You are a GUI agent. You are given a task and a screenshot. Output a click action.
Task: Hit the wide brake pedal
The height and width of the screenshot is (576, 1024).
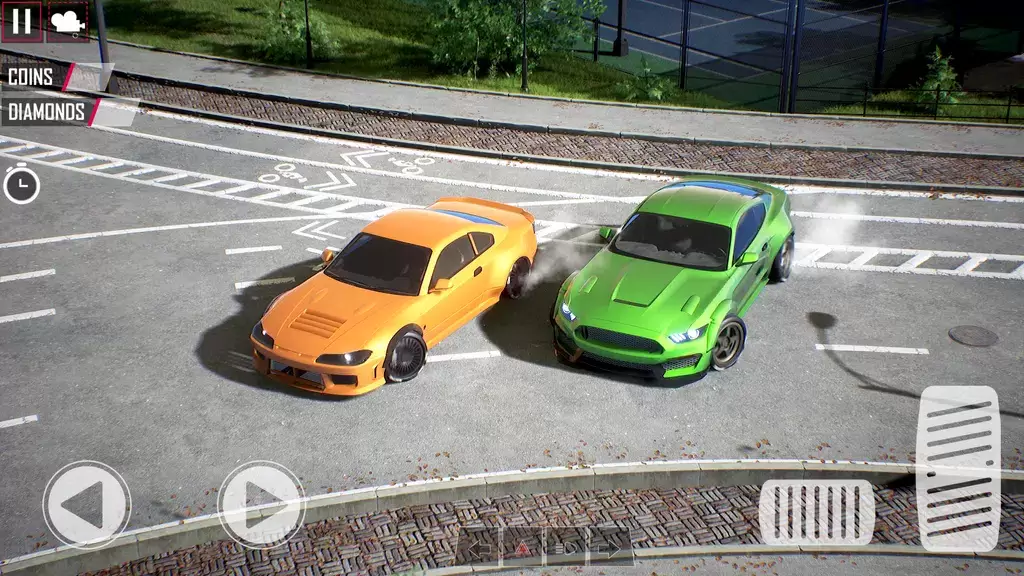pyautogui.click(x=816, y=512)
